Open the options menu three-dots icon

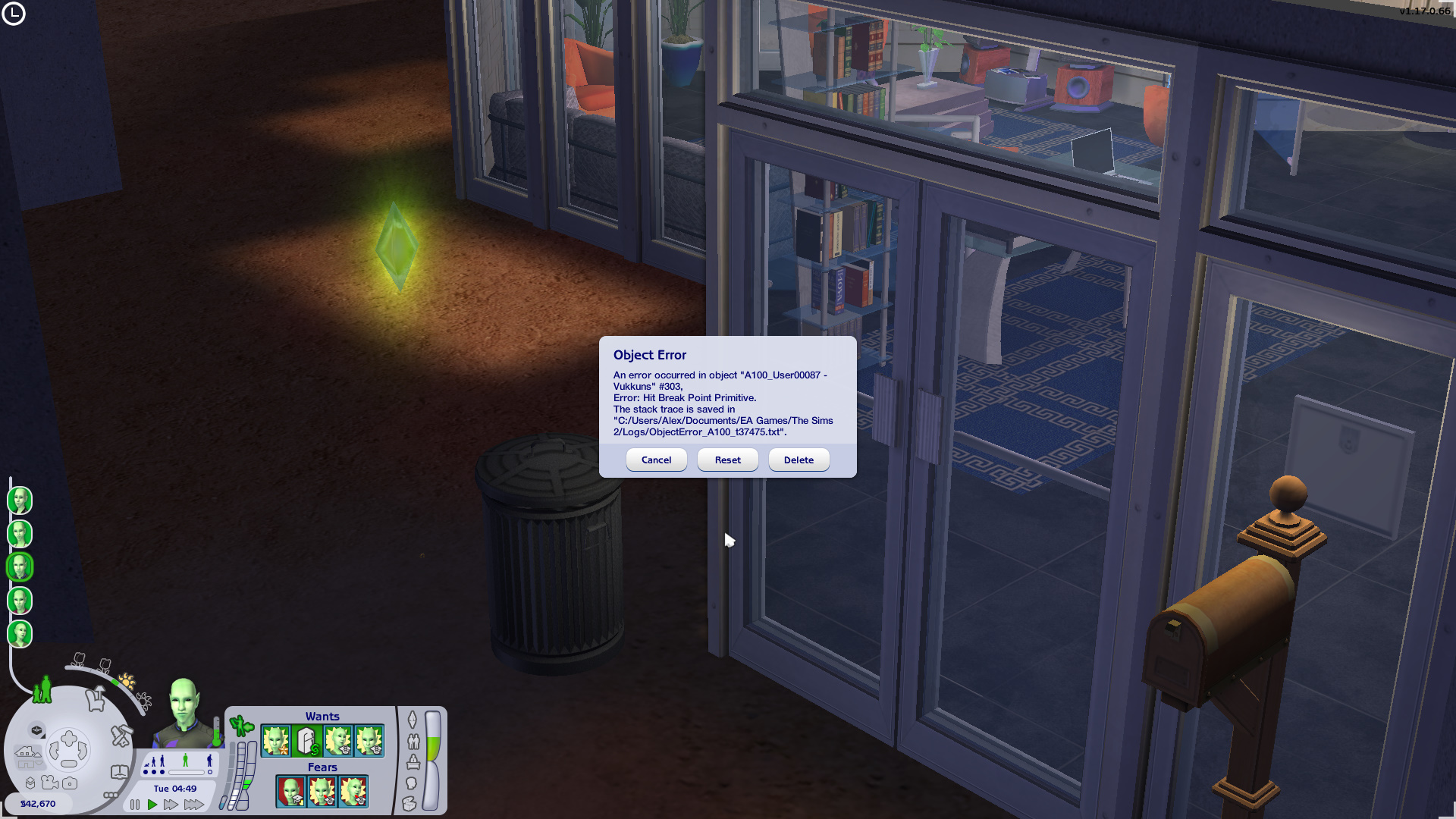coord(110,795)
